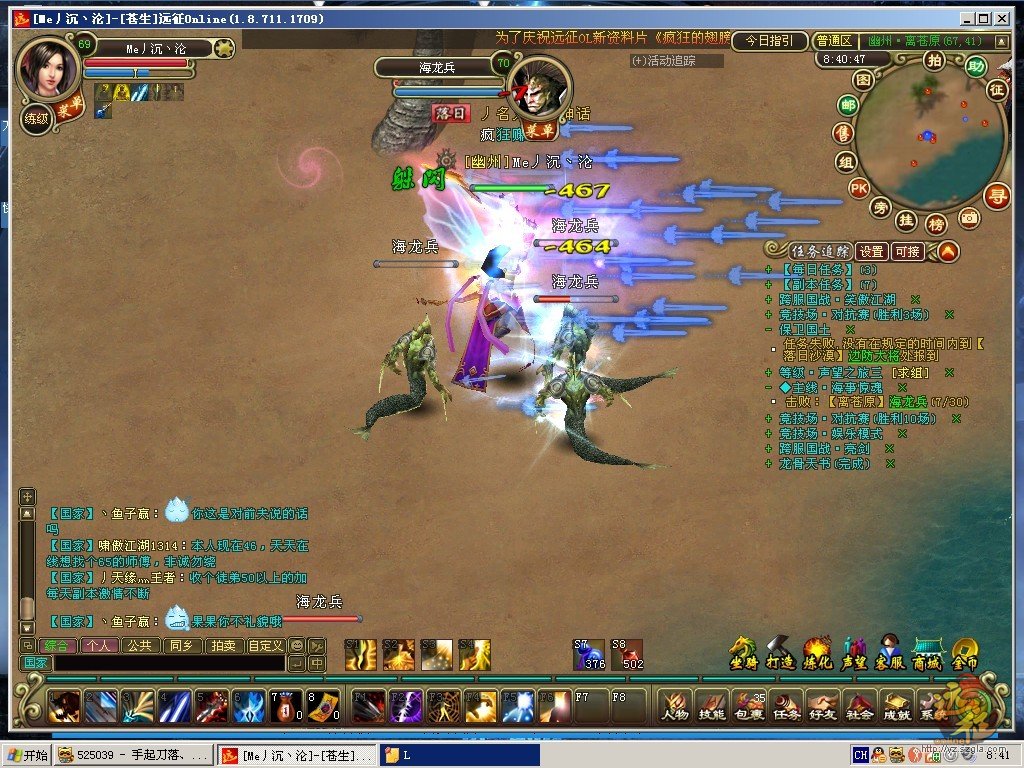
Task: Open mail with the green 邮 button
Action: click(x=848, y=106)
